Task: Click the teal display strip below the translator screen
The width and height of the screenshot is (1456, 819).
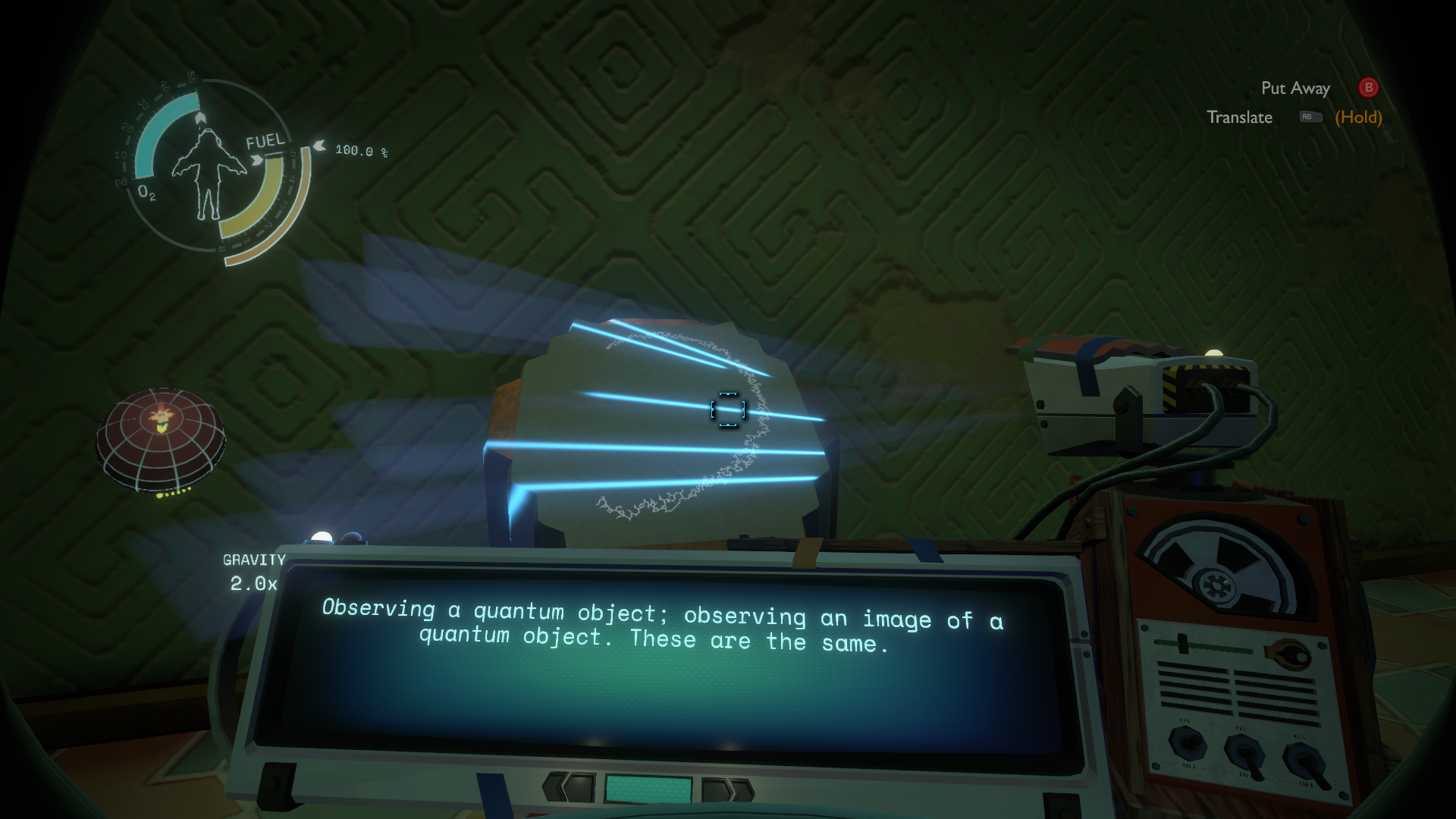Action: pos(648,789)
